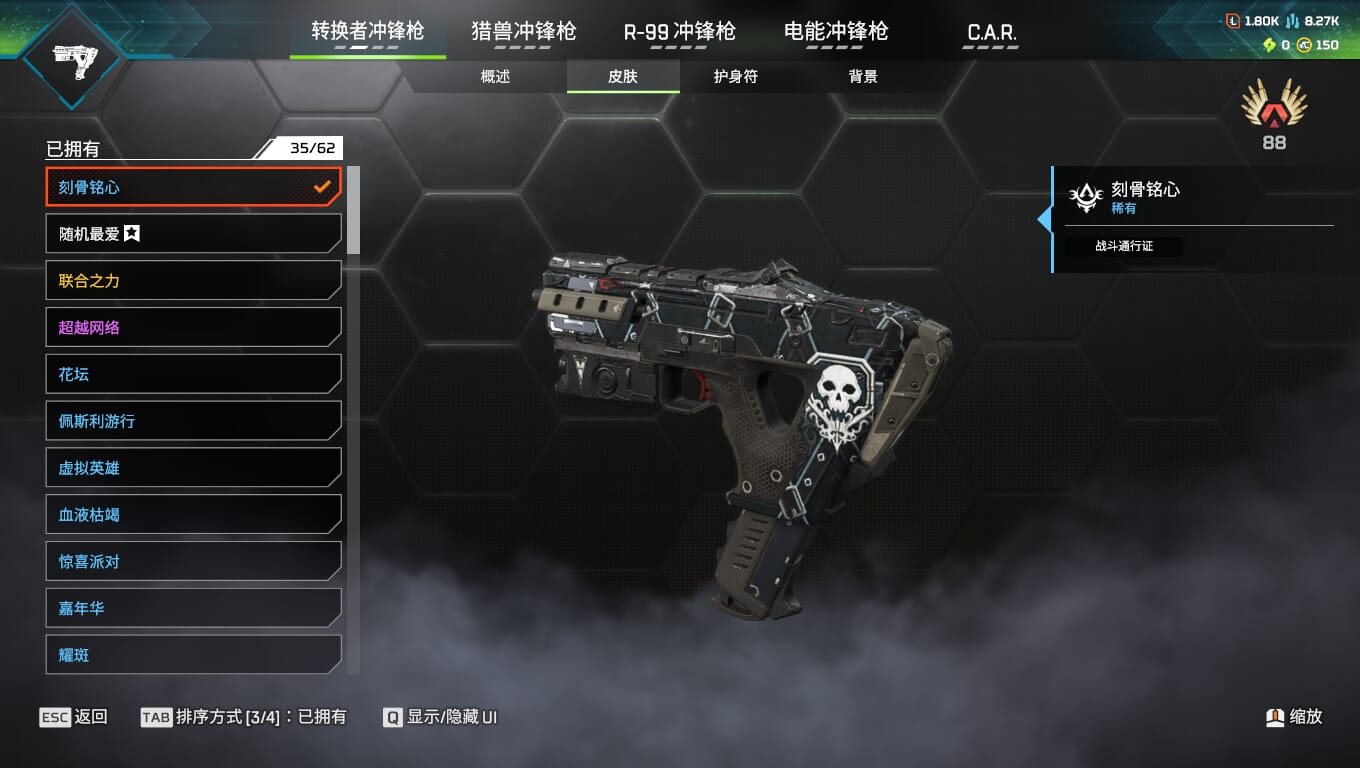Viewport: 1360px width, 768px height.
Task: Click the 返回 back button
Action: (x=74, y=717)
